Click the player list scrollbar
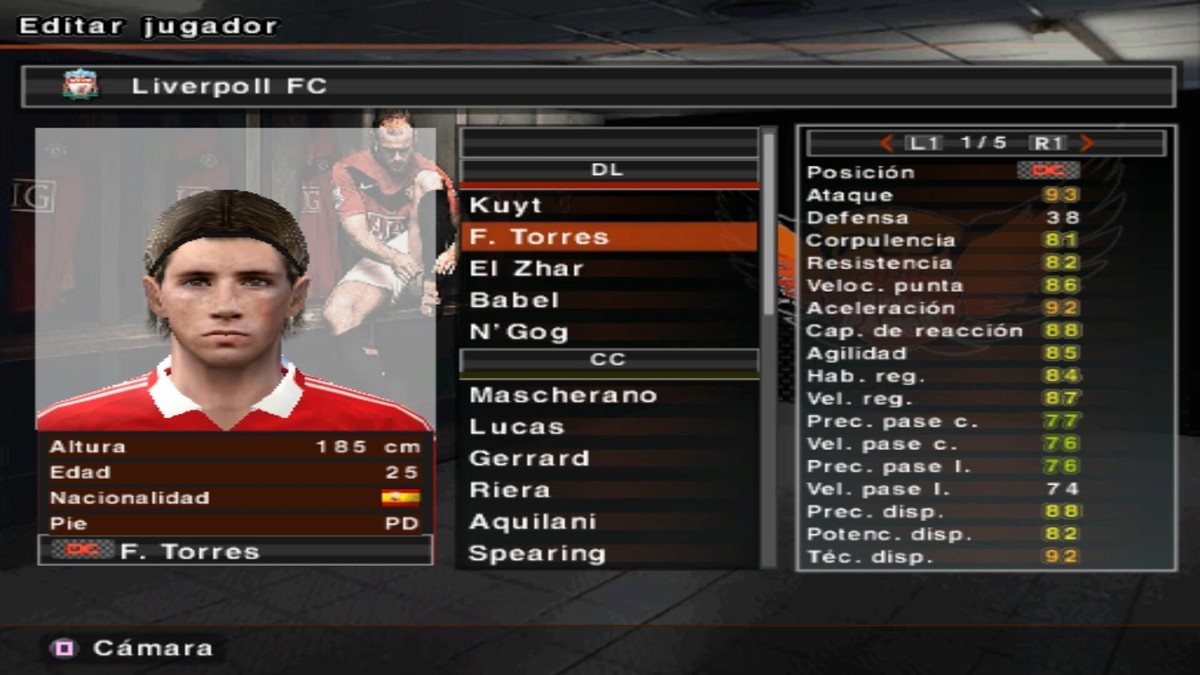The width and height of the screenshot is (1200, 675). coord(769,225)
